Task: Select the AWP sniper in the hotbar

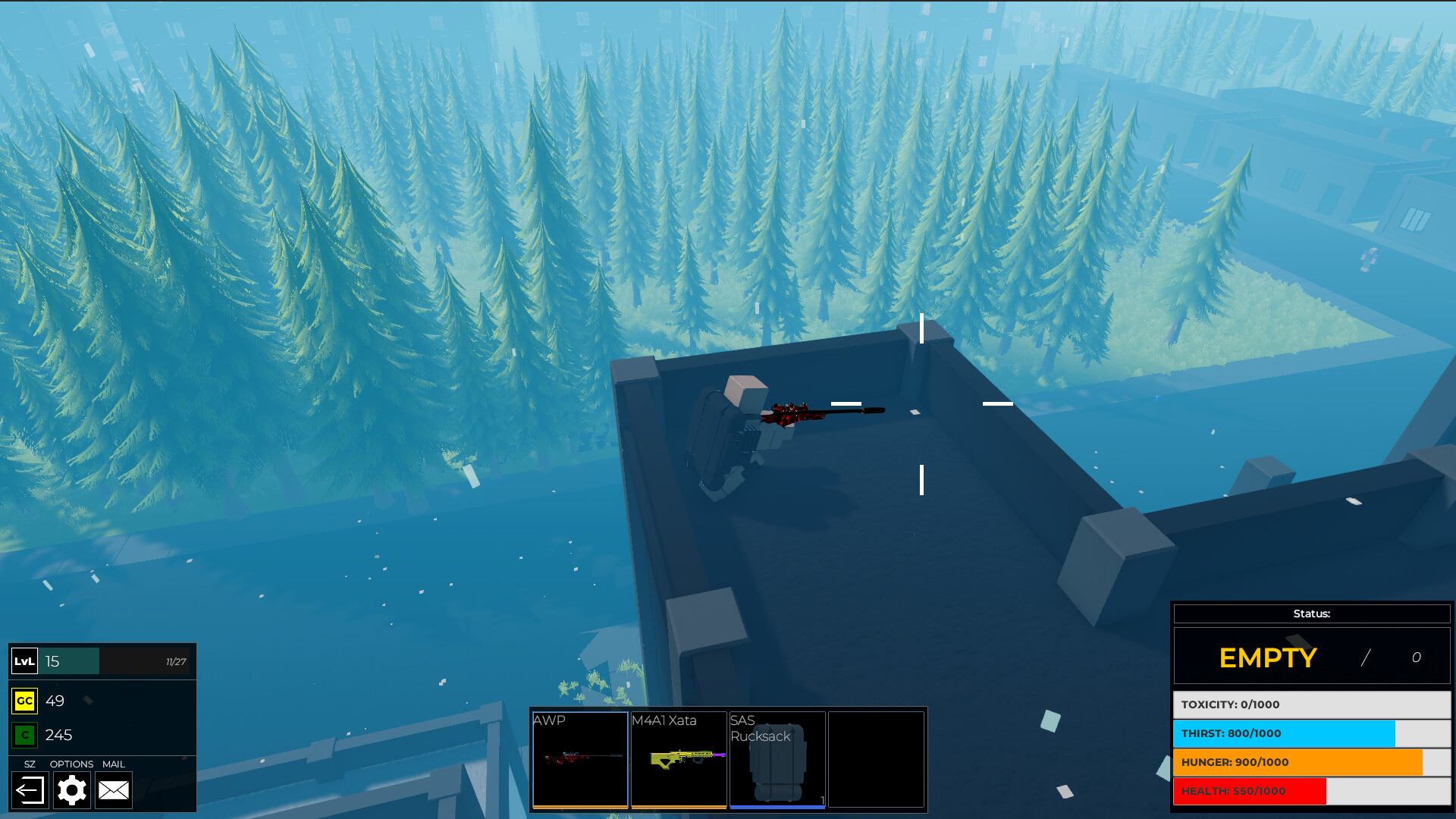Action: (x=581, y=758)
